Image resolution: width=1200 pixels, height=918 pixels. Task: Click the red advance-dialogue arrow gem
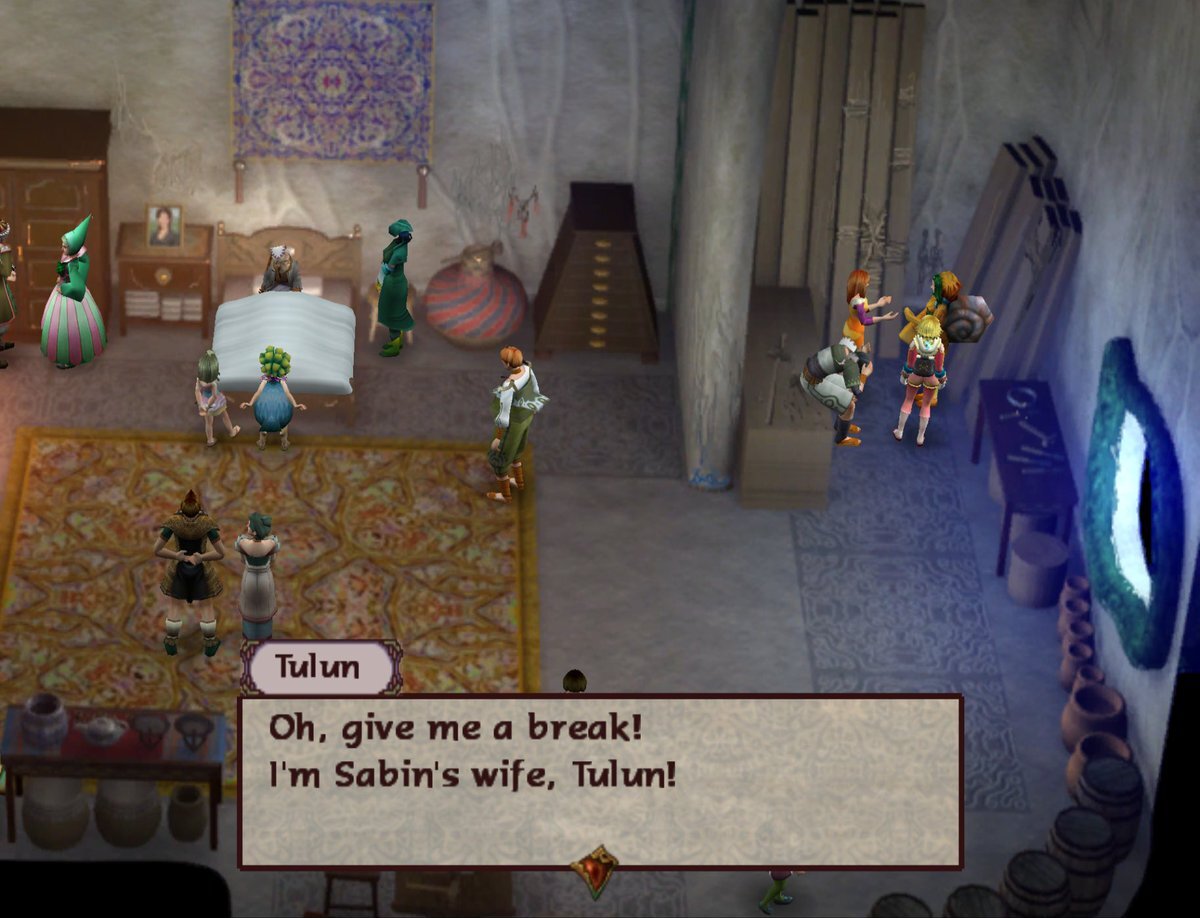click(594, 870)
